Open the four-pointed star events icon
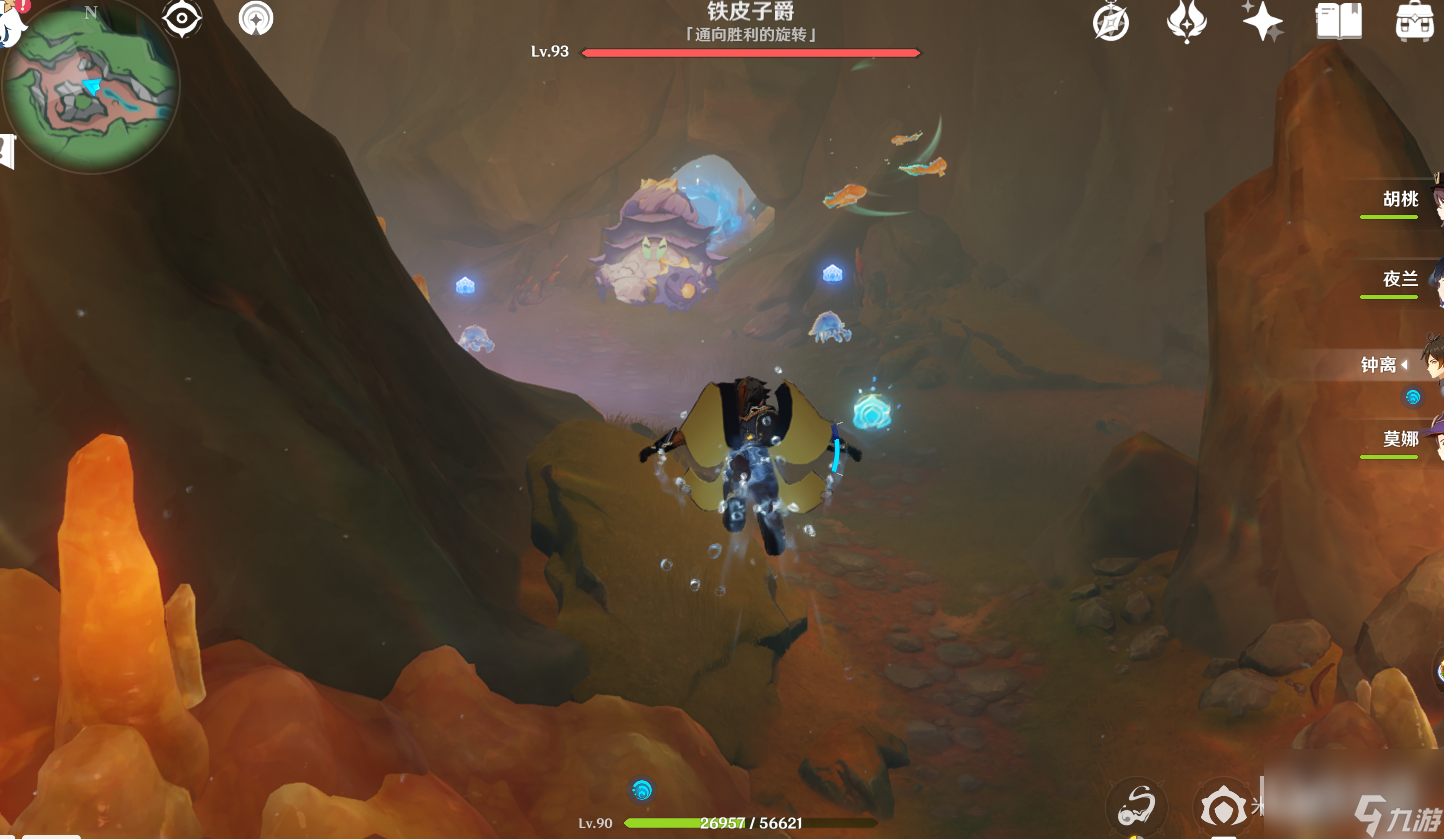 coord(1262,21)
